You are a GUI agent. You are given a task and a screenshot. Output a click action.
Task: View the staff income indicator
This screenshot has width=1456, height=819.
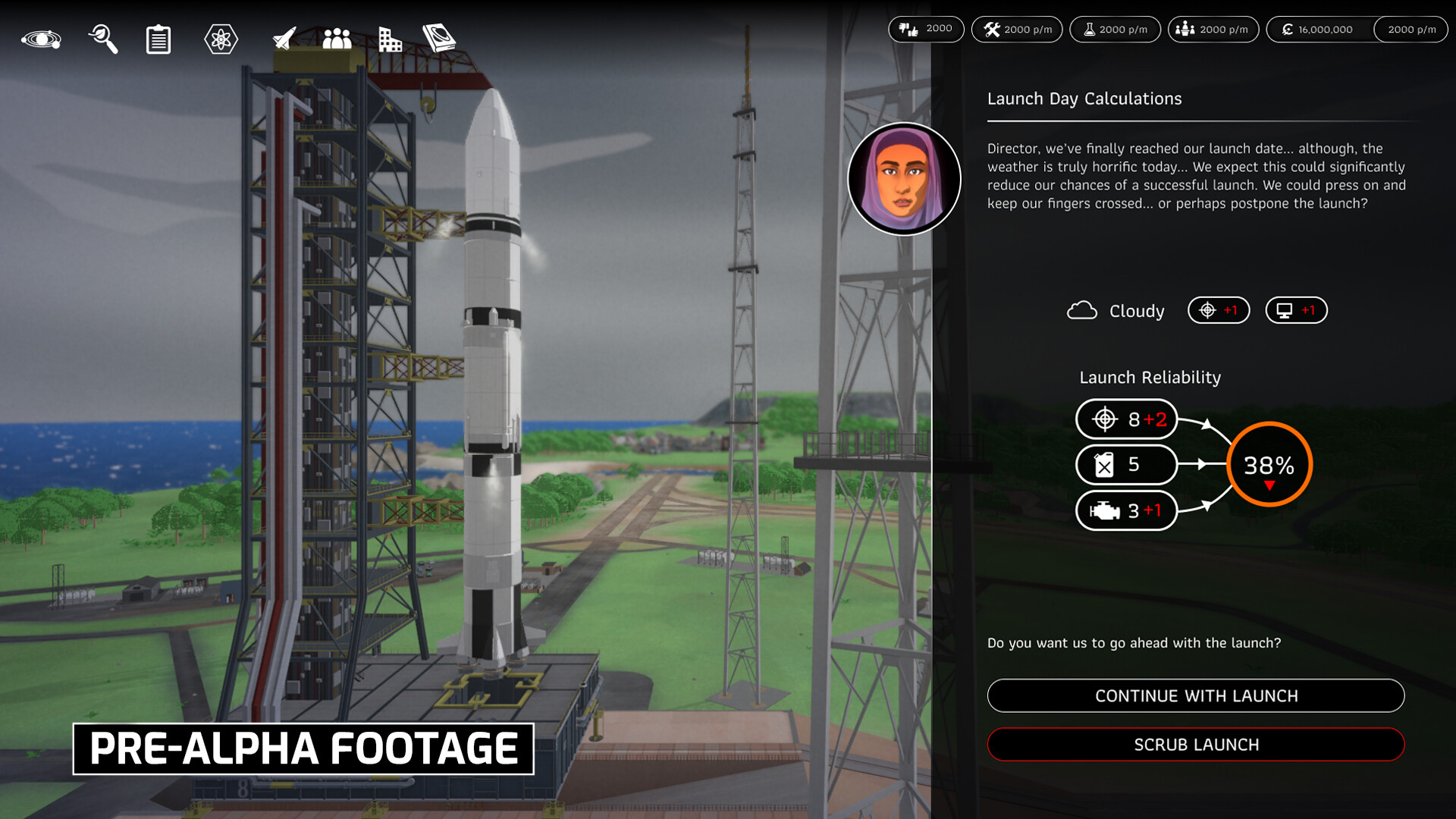1213,30
